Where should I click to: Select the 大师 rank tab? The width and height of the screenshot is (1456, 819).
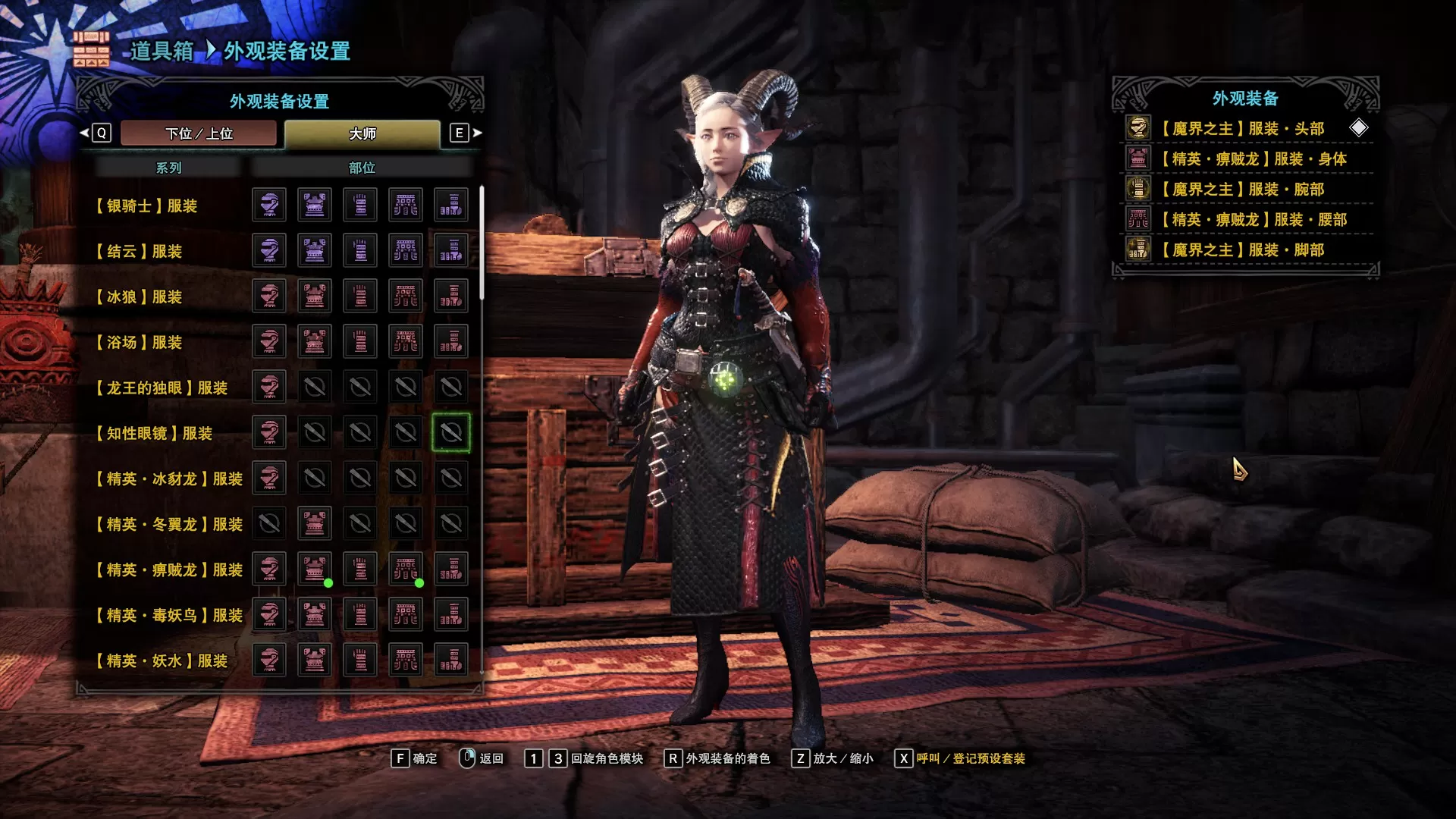tap(362, 133)
